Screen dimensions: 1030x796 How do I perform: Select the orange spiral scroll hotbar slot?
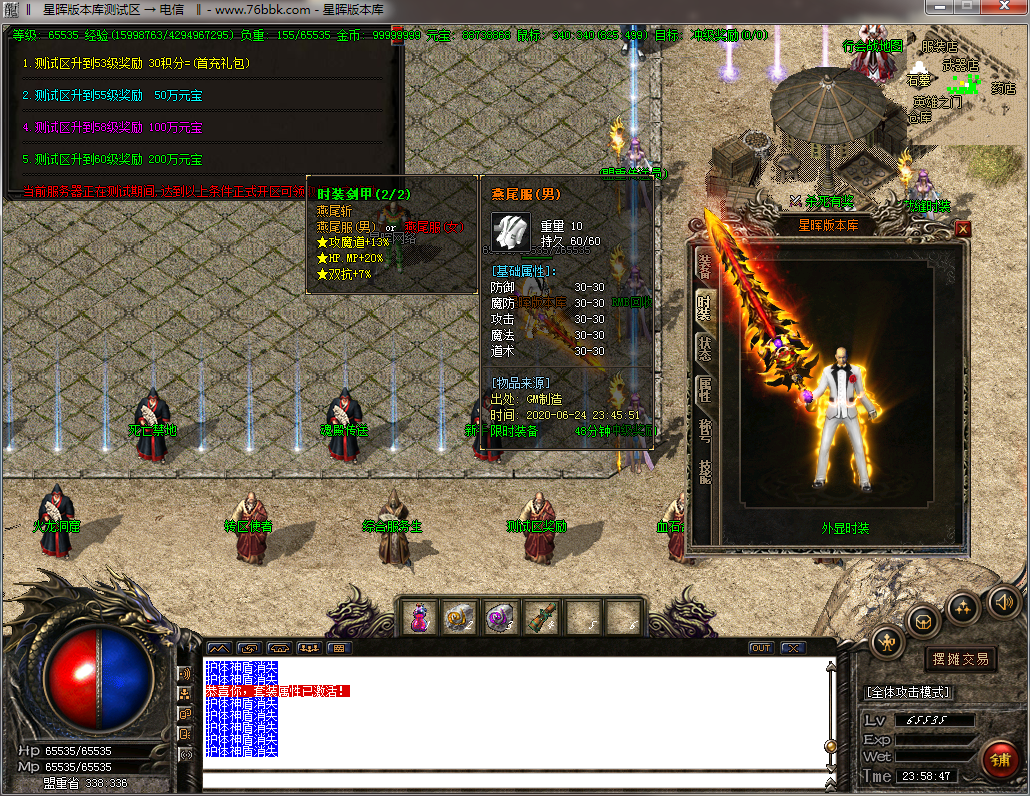pos(460,618)
